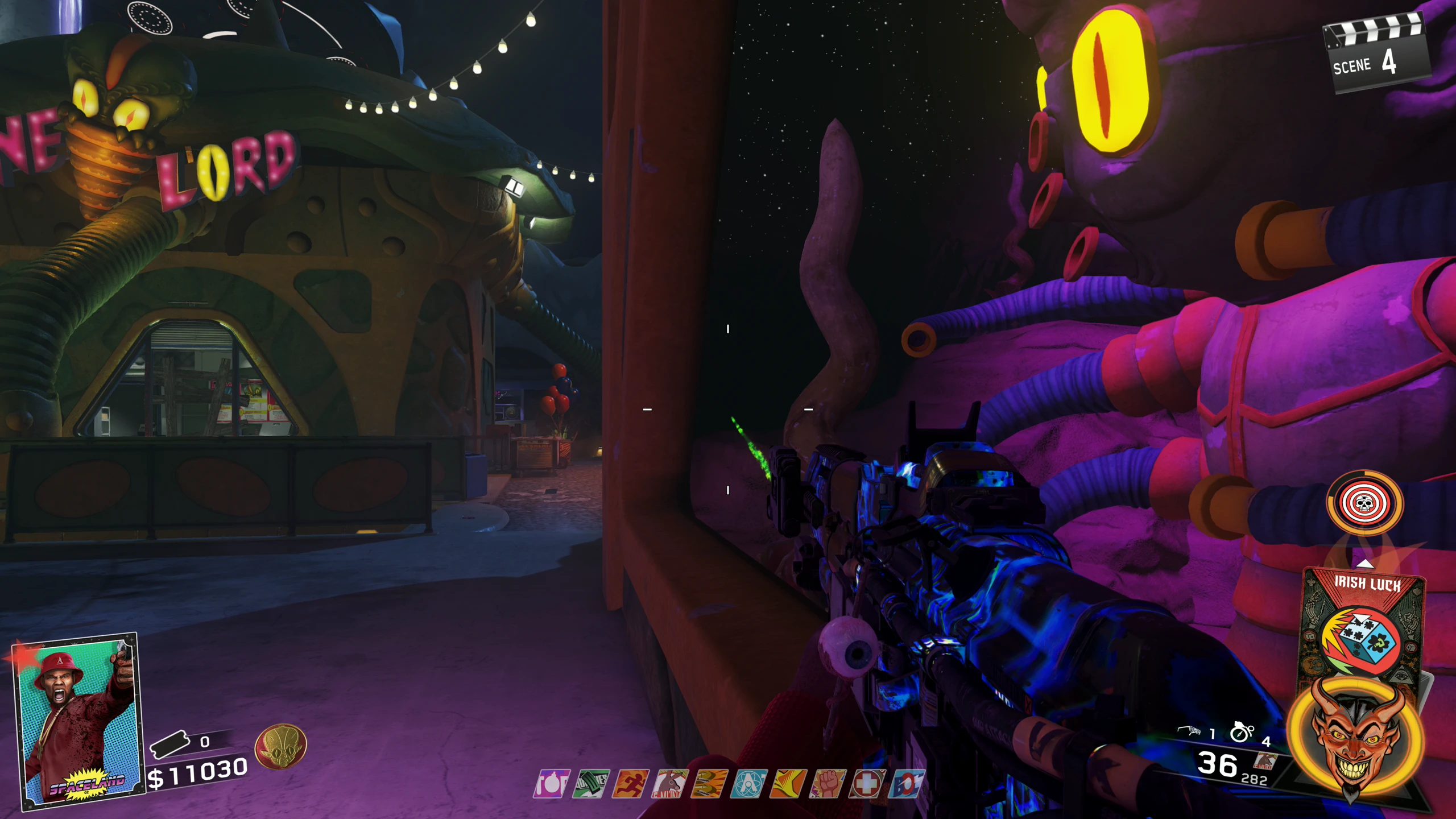Select the 3D glasses equipment icon
The width and height of the screenshot is (1456, 819).
tap(1190, 731)
